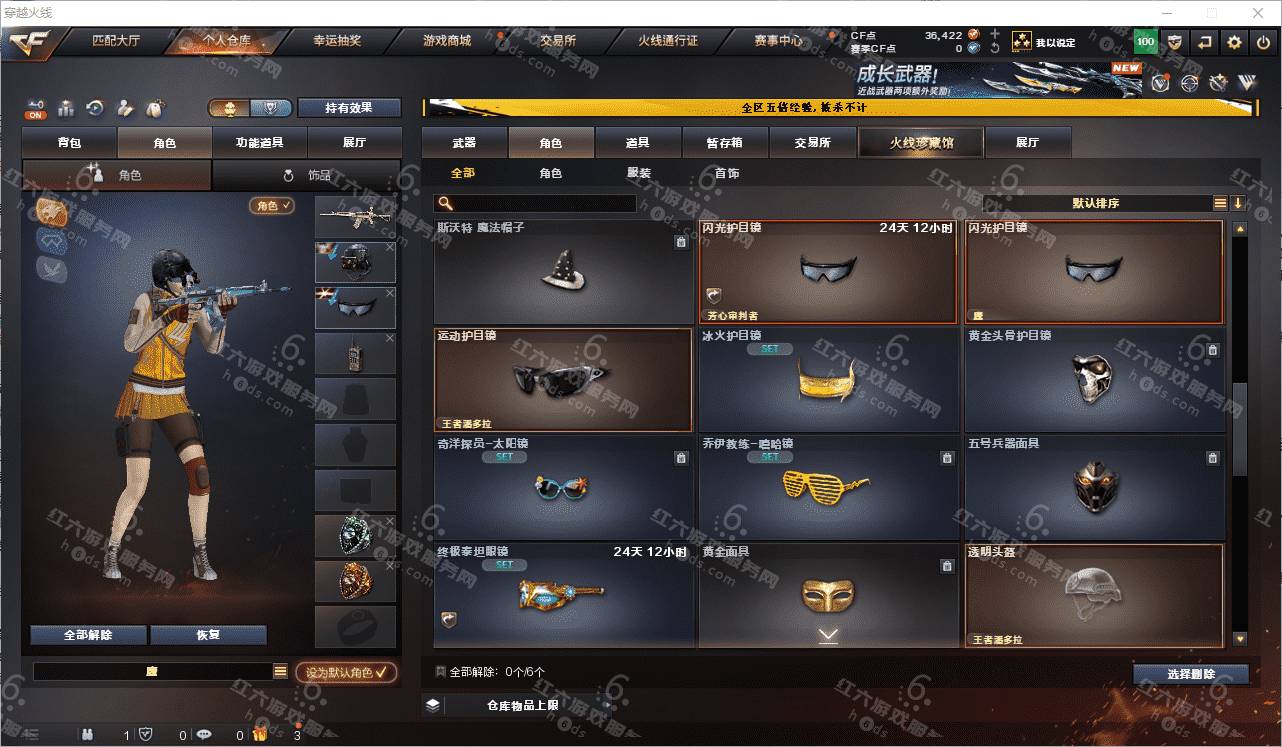Image resolution: width=1282 pixels, height=747 pixels.
Task: Open the 游戏商城 game shop
Action: tap(447, 41)
